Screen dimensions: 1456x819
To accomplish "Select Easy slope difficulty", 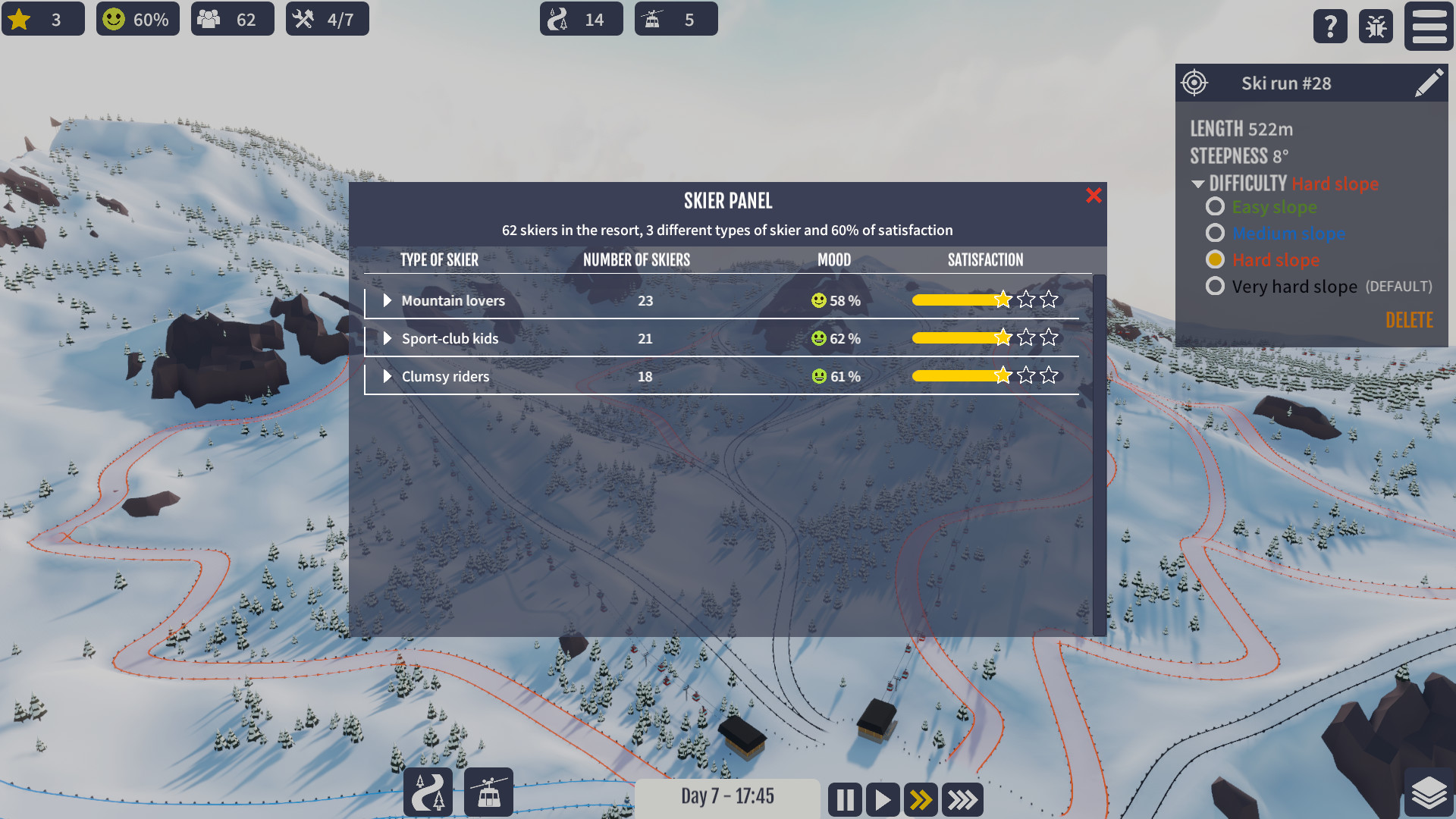I will (1216, 206).
